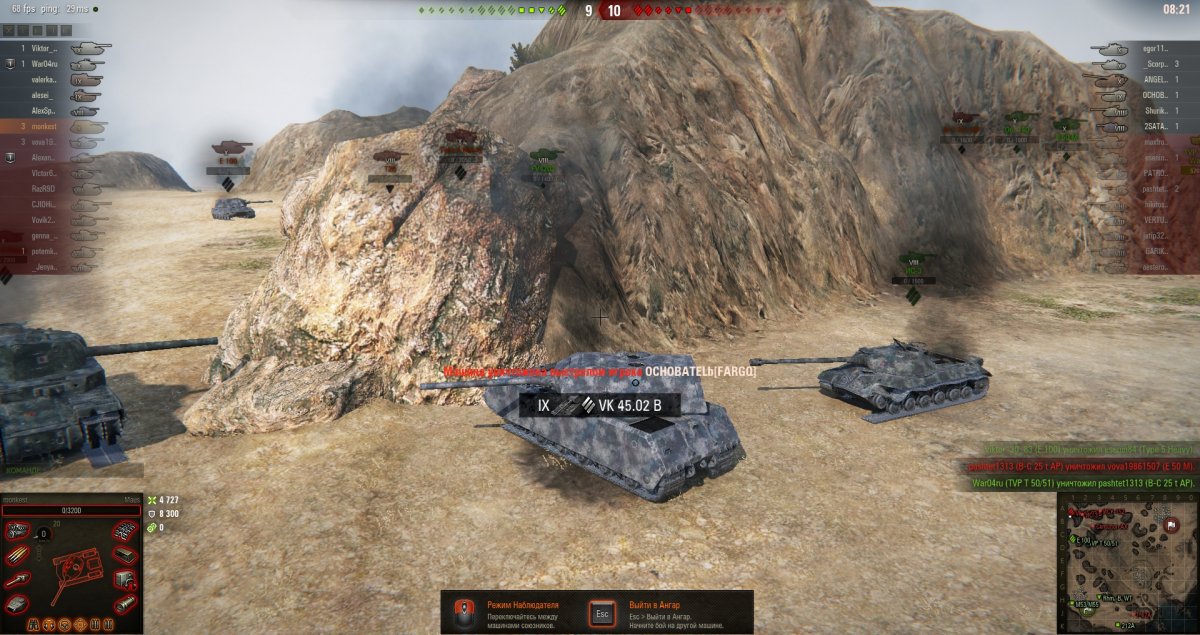This screenshot has width=1200, height=635.
Task: Click the observer mode mouse icon
Action: point(463,612)
